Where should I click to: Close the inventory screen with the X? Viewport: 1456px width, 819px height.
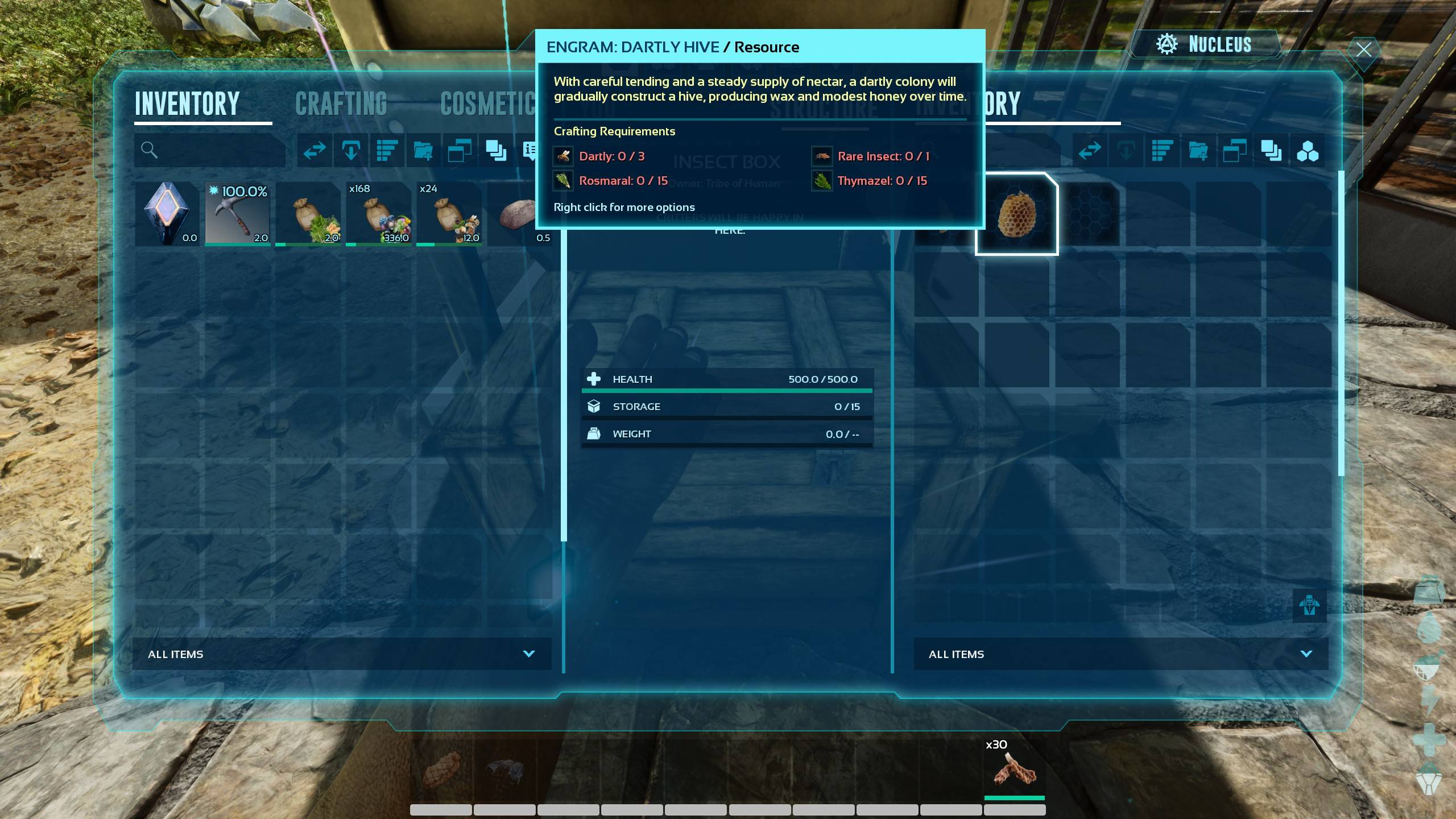click(x=1363, y=49)
